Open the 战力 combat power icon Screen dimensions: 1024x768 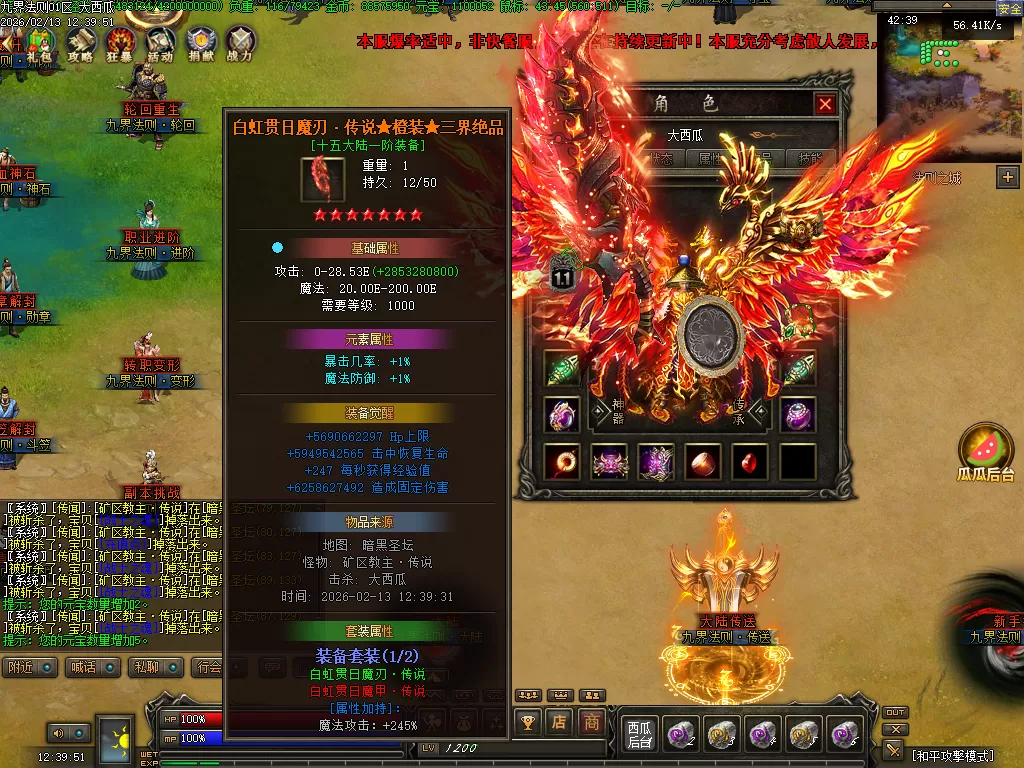point(240,45)
